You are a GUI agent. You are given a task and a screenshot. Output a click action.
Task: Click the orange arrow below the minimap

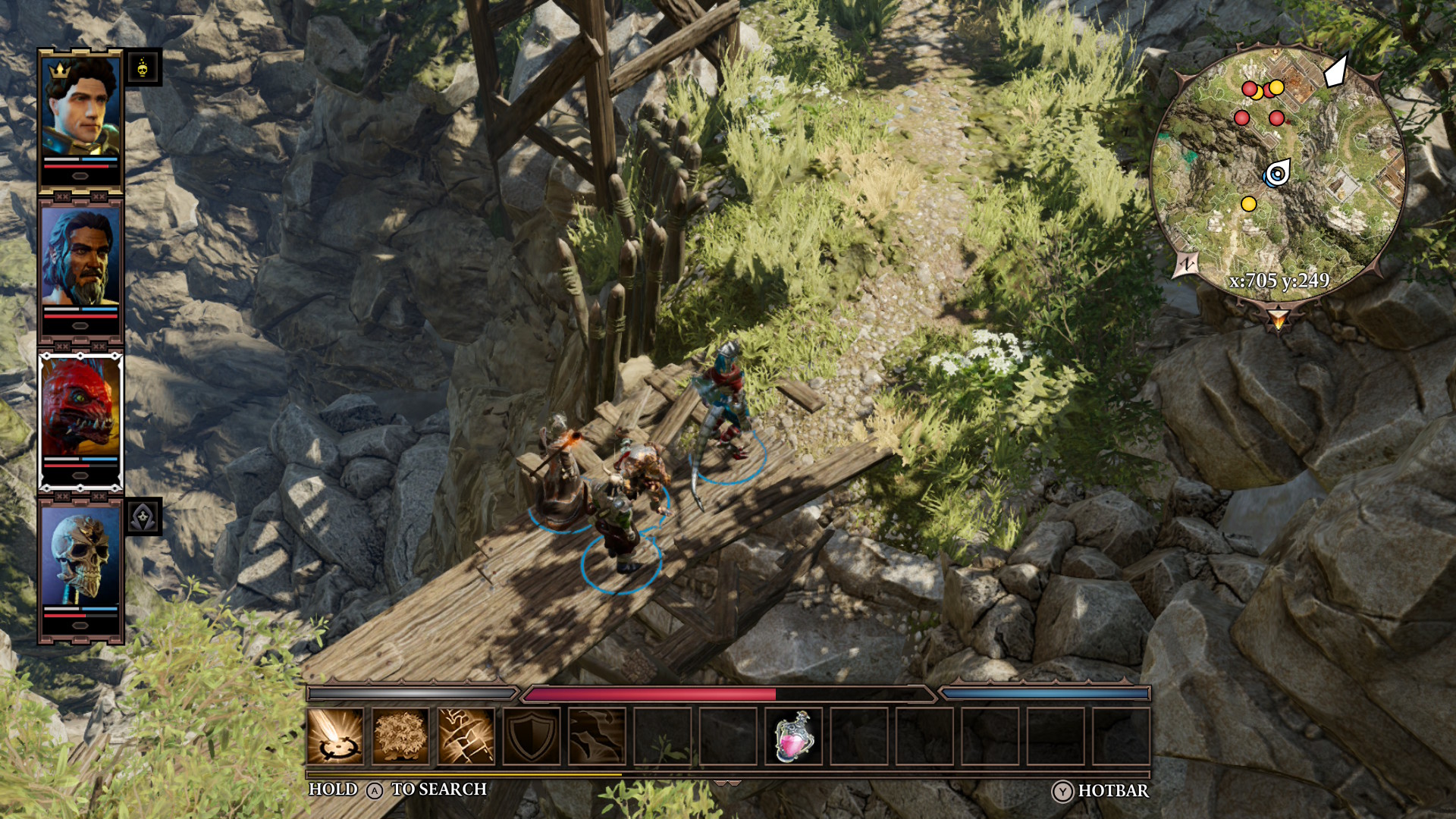pos(1279,319)
